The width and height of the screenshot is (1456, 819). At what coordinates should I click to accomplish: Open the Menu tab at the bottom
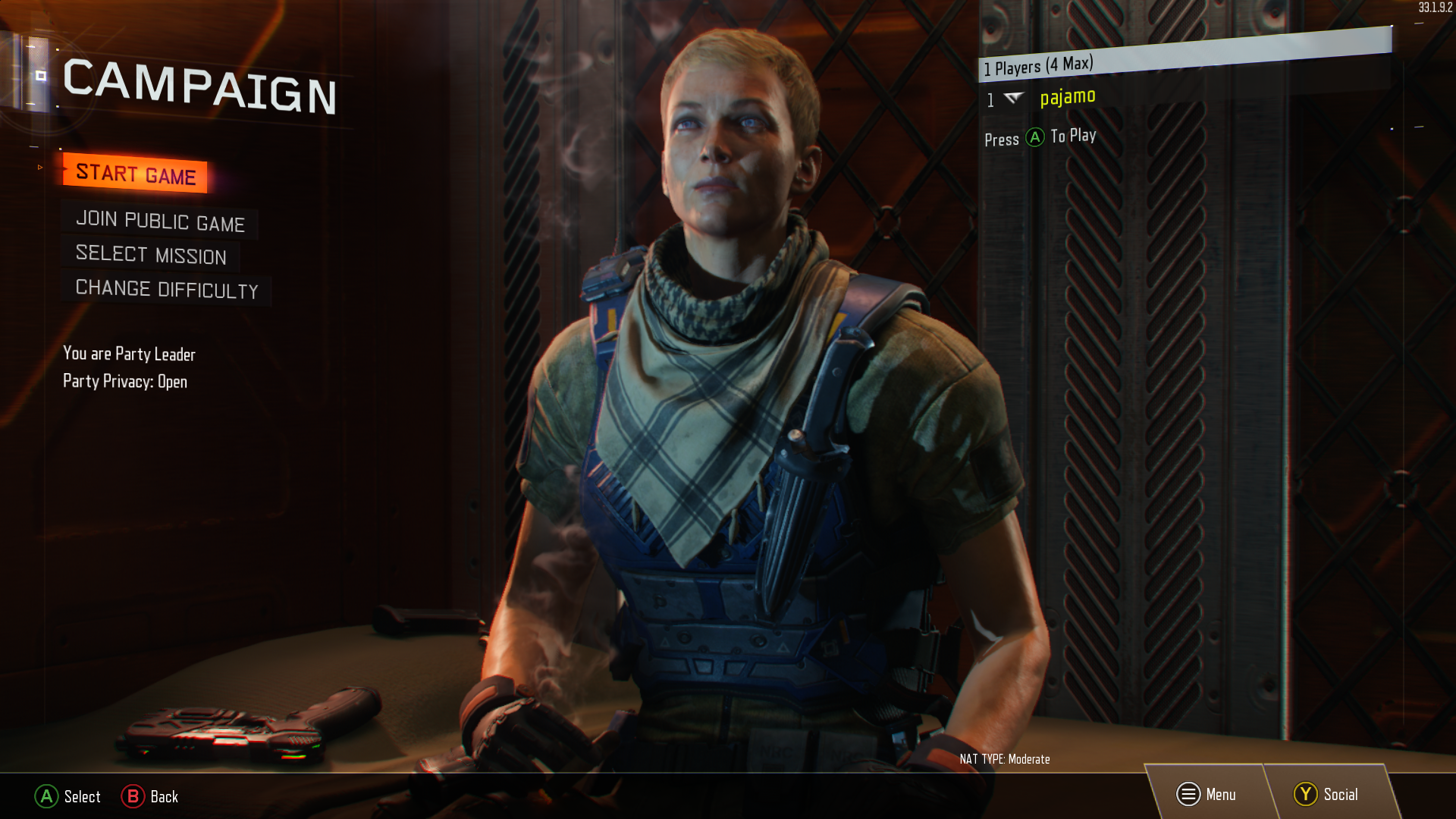coord(1207,794)
